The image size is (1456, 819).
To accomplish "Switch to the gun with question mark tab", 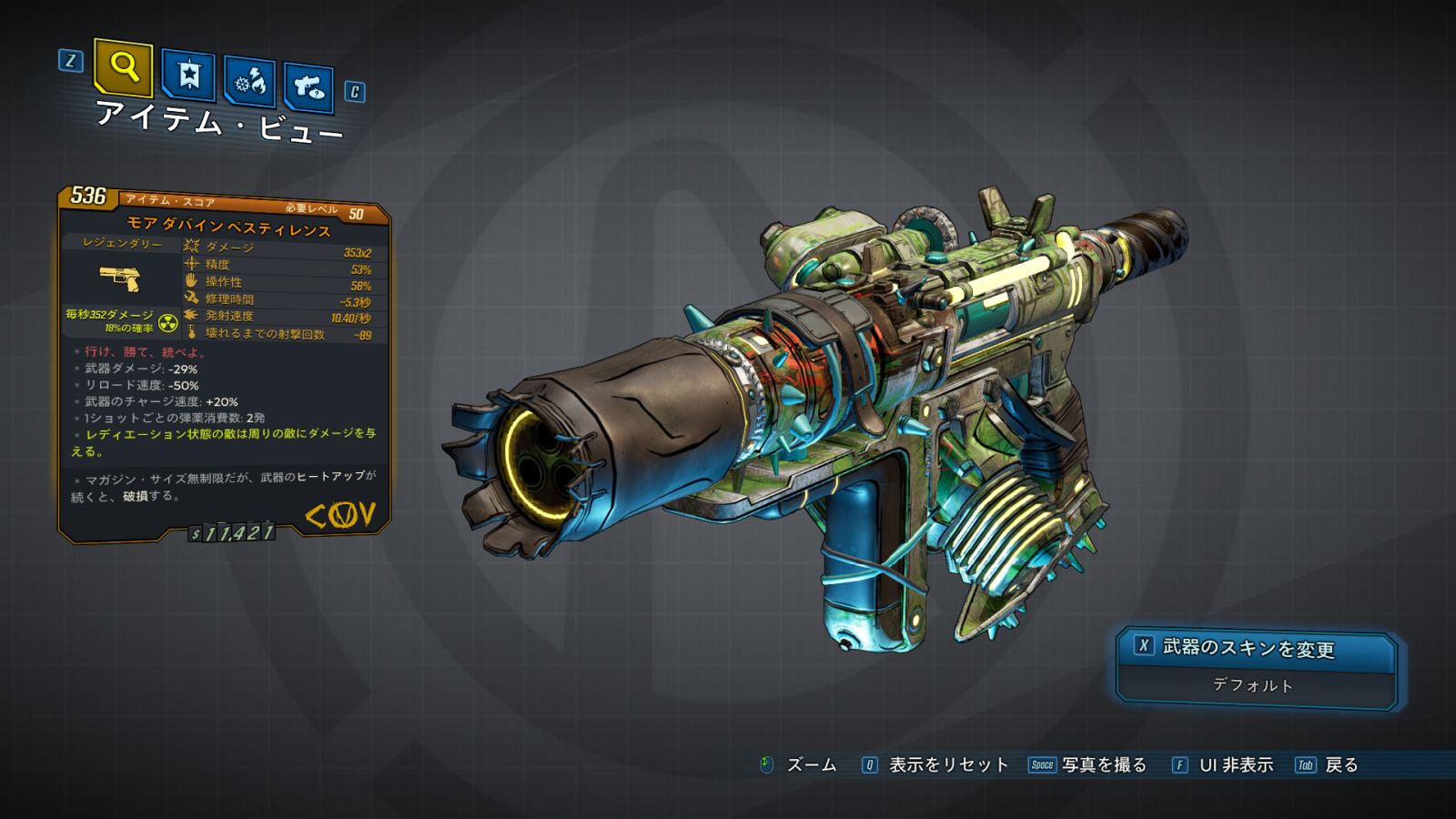I will point(308,87).
